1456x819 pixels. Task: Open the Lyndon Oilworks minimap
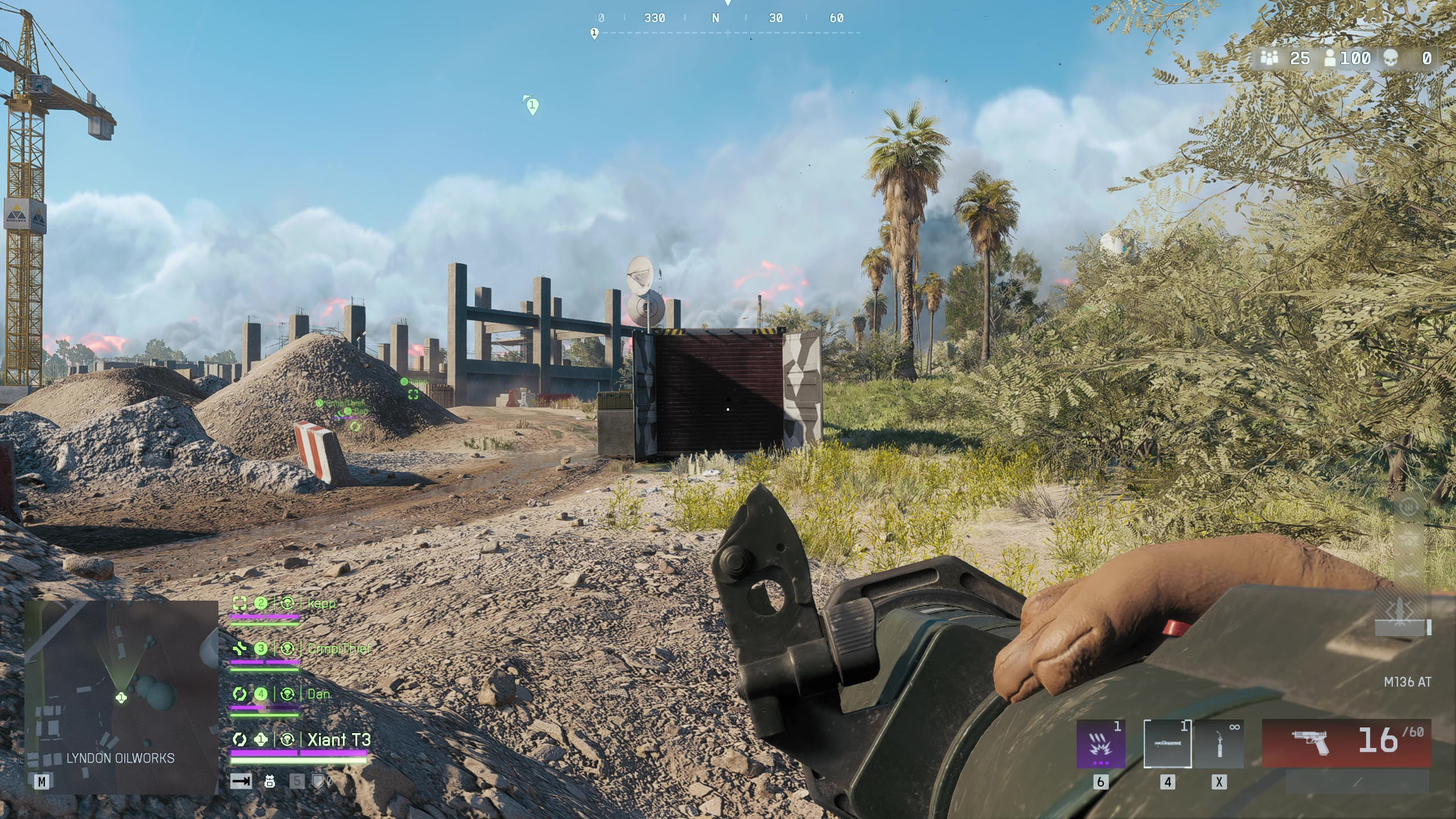[121, 697]
